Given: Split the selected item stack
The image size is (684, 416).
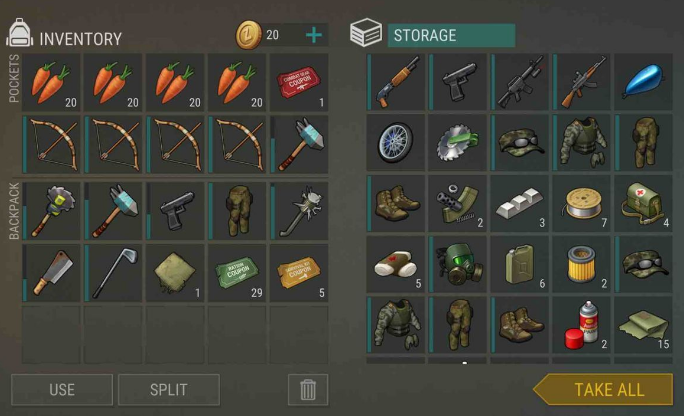Looking at the screenshot, I should coord(169,389).
